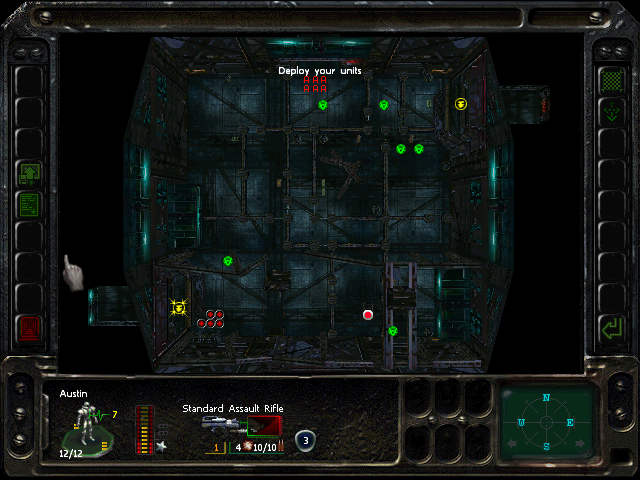Click the red exit door button

click(x=29, y=327)
